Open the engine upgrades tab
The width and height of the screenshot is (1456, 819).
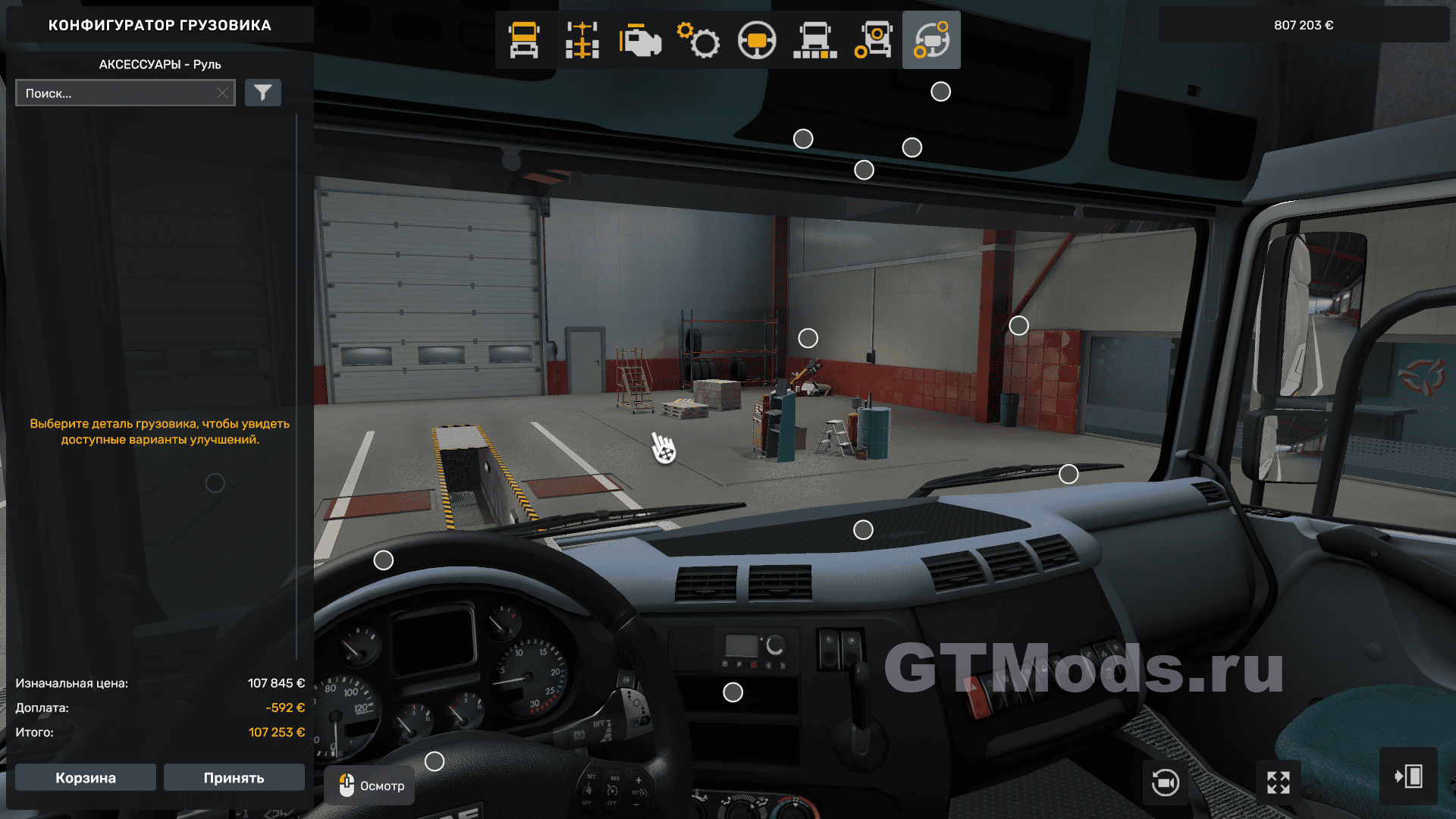[x=640, y=40]
